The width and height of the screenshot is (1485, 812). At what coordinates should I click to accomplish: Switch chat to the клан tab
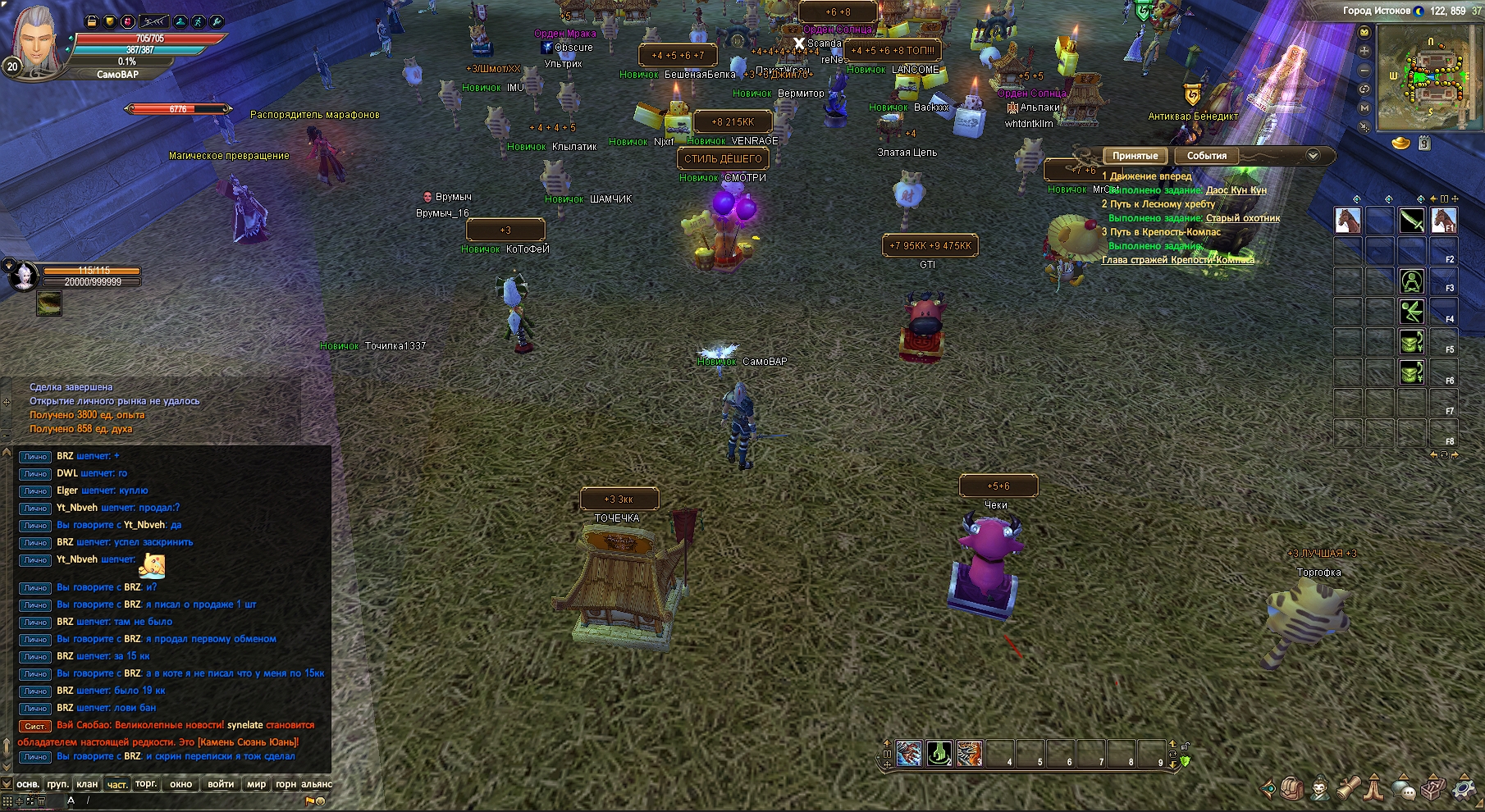(87, 784)
